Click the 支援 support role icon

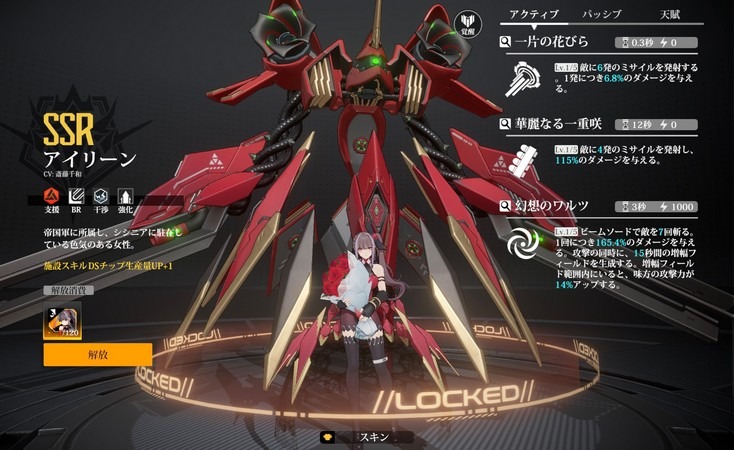tap(50, 196)
